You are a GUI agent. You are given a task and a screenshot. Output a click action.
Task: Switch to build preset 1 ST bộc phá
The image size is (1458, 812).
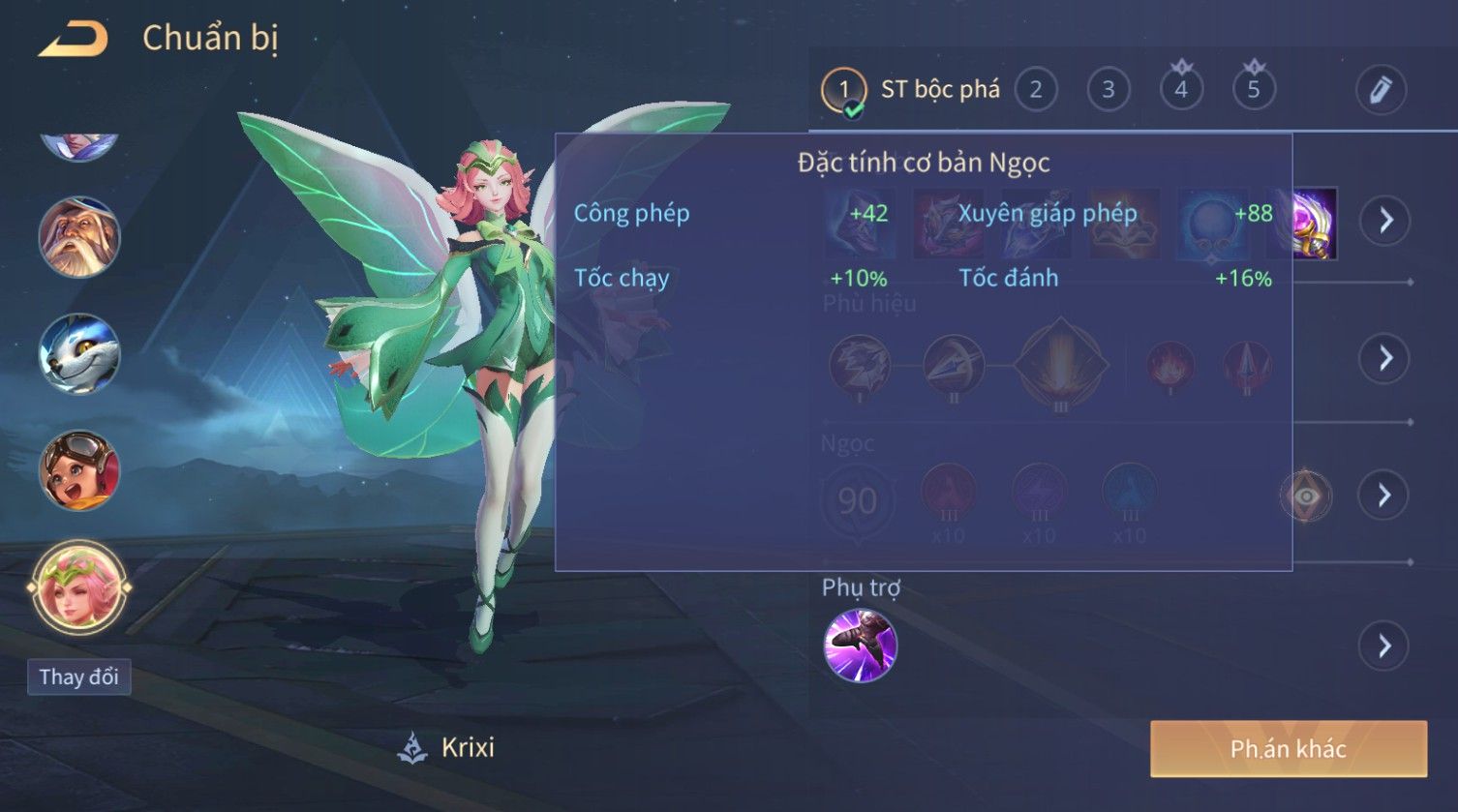tap(843, 91)
